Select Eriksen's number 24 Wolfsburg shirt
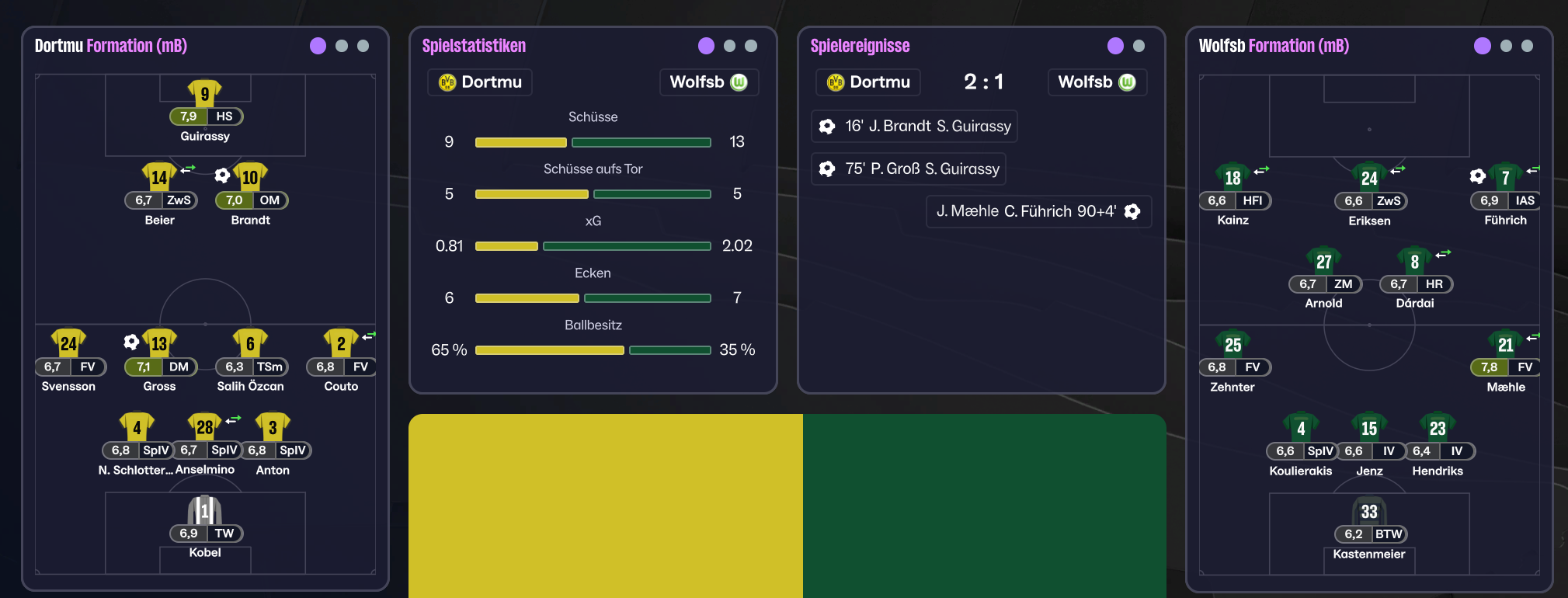This screenshot has width=1568, height=598. (x=1369, y=179)
